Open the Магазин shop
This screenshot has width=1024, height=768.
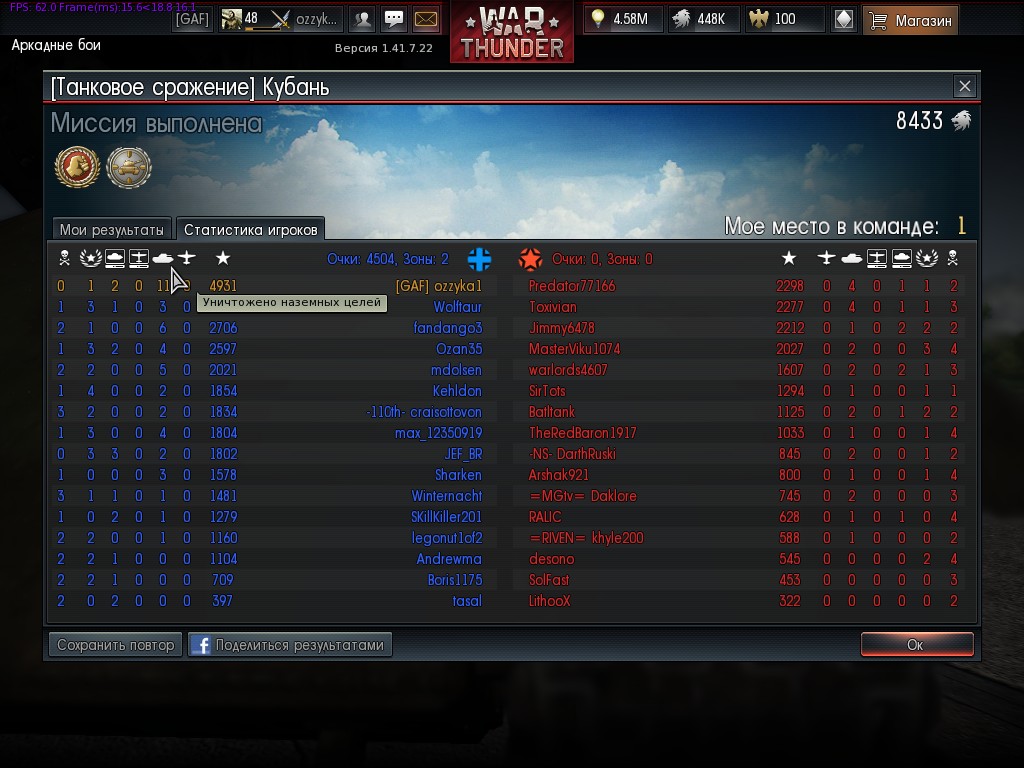click(x=910, y=19)
